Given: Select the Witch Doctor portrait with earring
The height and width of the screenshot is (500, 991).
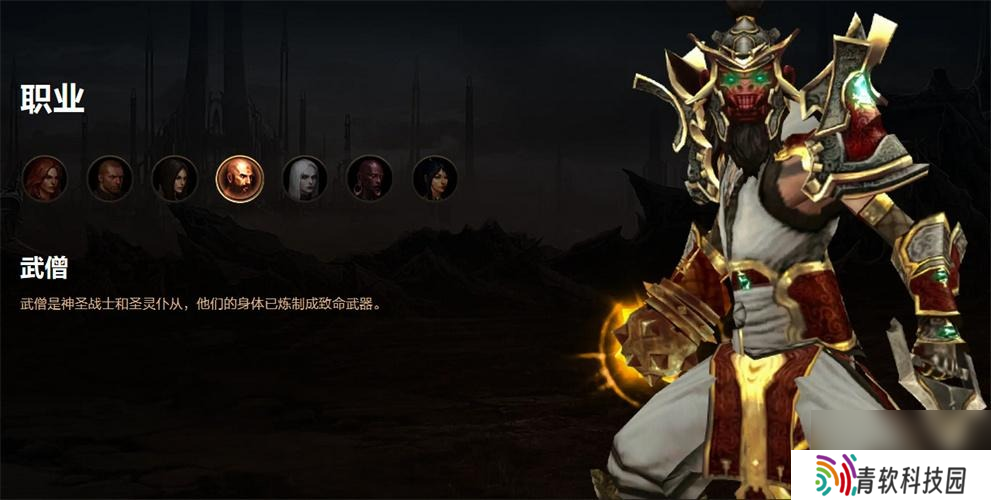Looking at the screenshot, I should coord(370,179).
